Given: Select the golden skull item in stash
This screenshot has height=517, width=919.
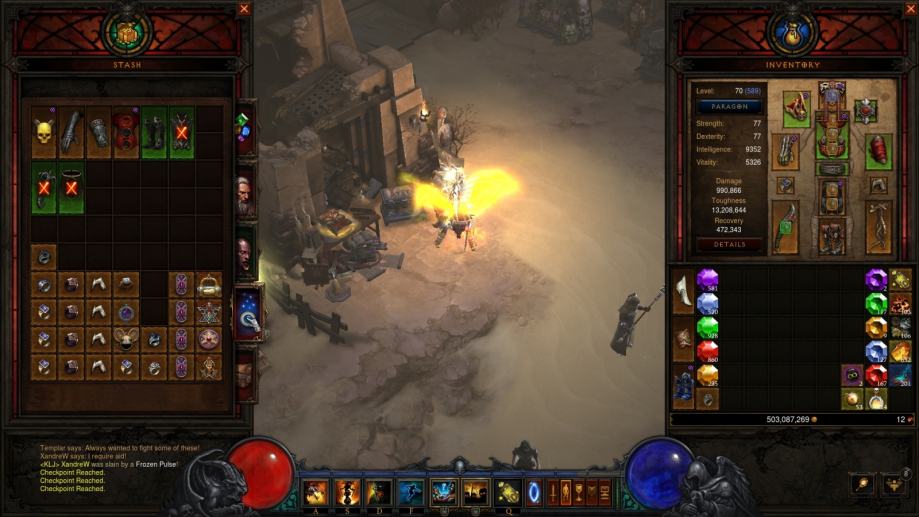Looking at the screenshot, I should [43, 132].
